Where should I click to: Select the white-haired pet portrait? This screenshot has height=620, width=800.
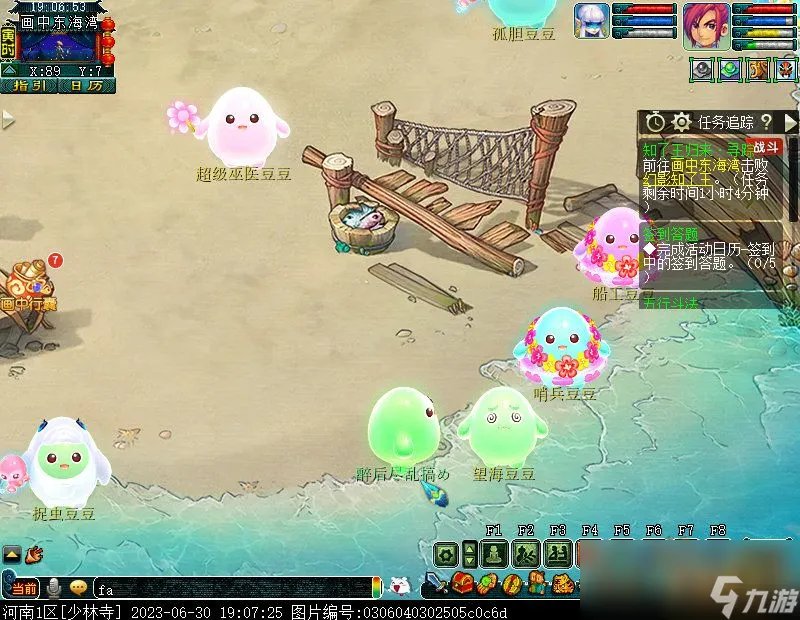point(591,21)
